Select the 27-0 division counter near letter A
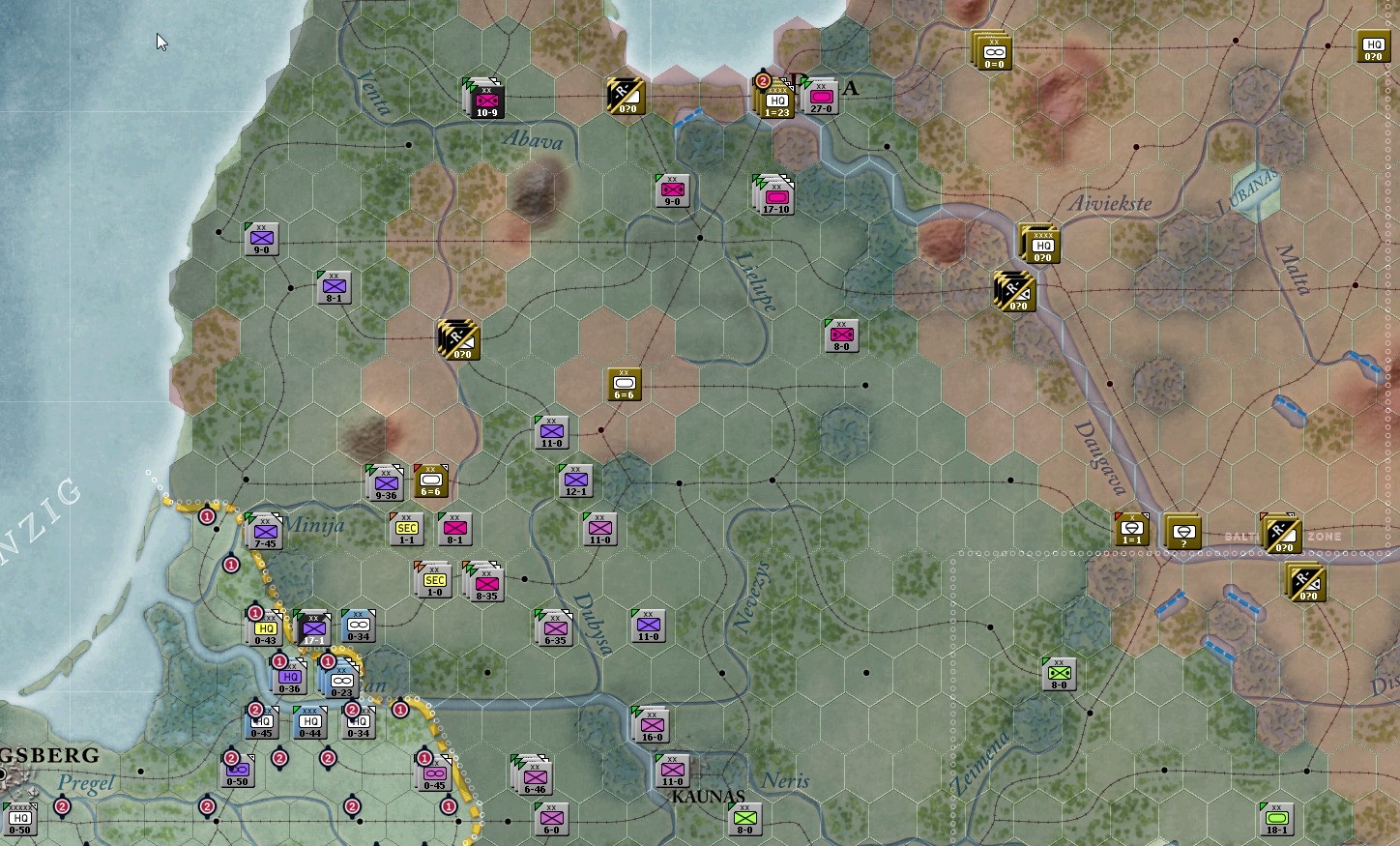1400x846 pixels. tap(823, 95)
